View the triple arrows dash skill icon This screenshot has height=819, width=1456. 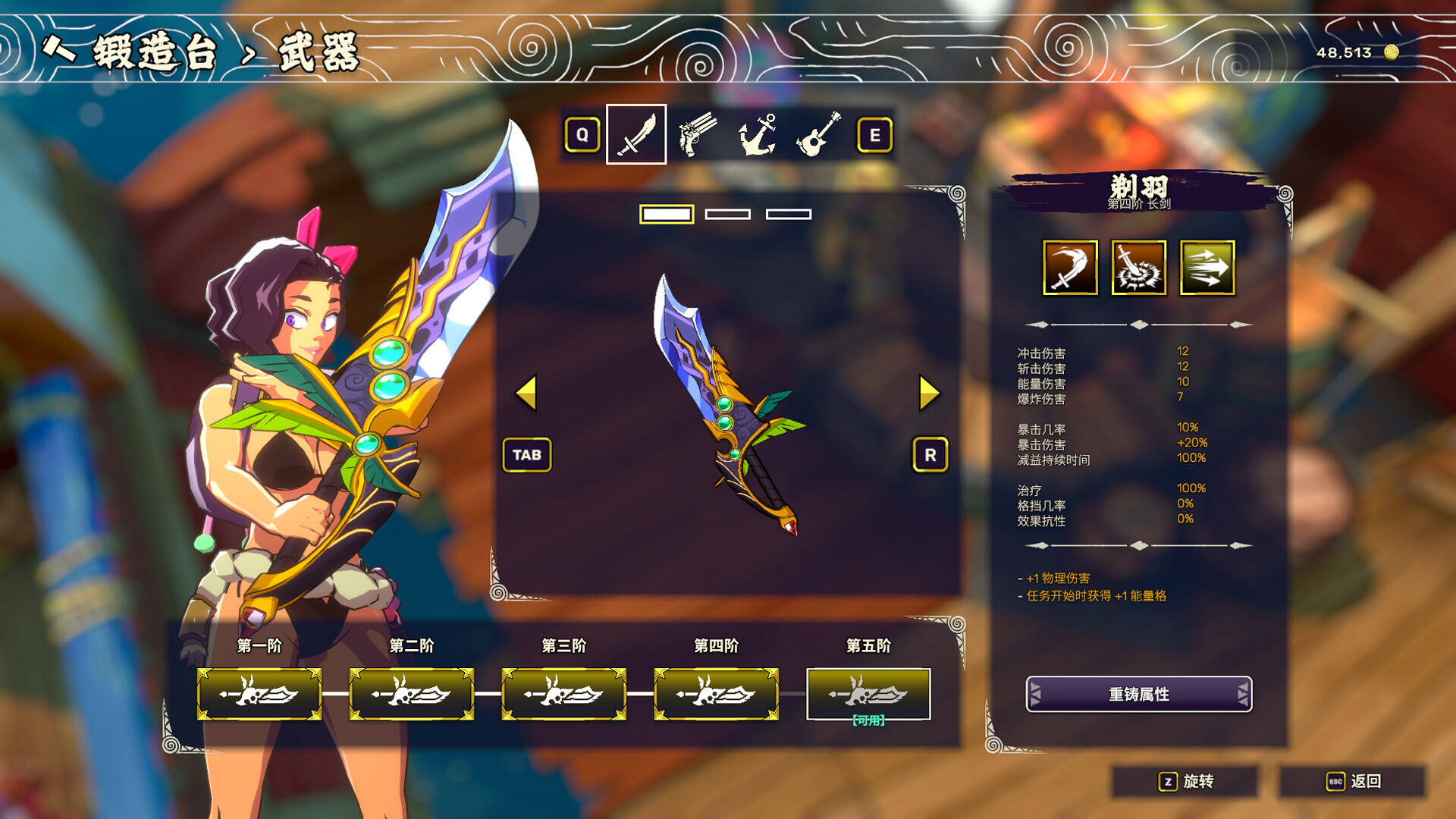pos(1207,268)
